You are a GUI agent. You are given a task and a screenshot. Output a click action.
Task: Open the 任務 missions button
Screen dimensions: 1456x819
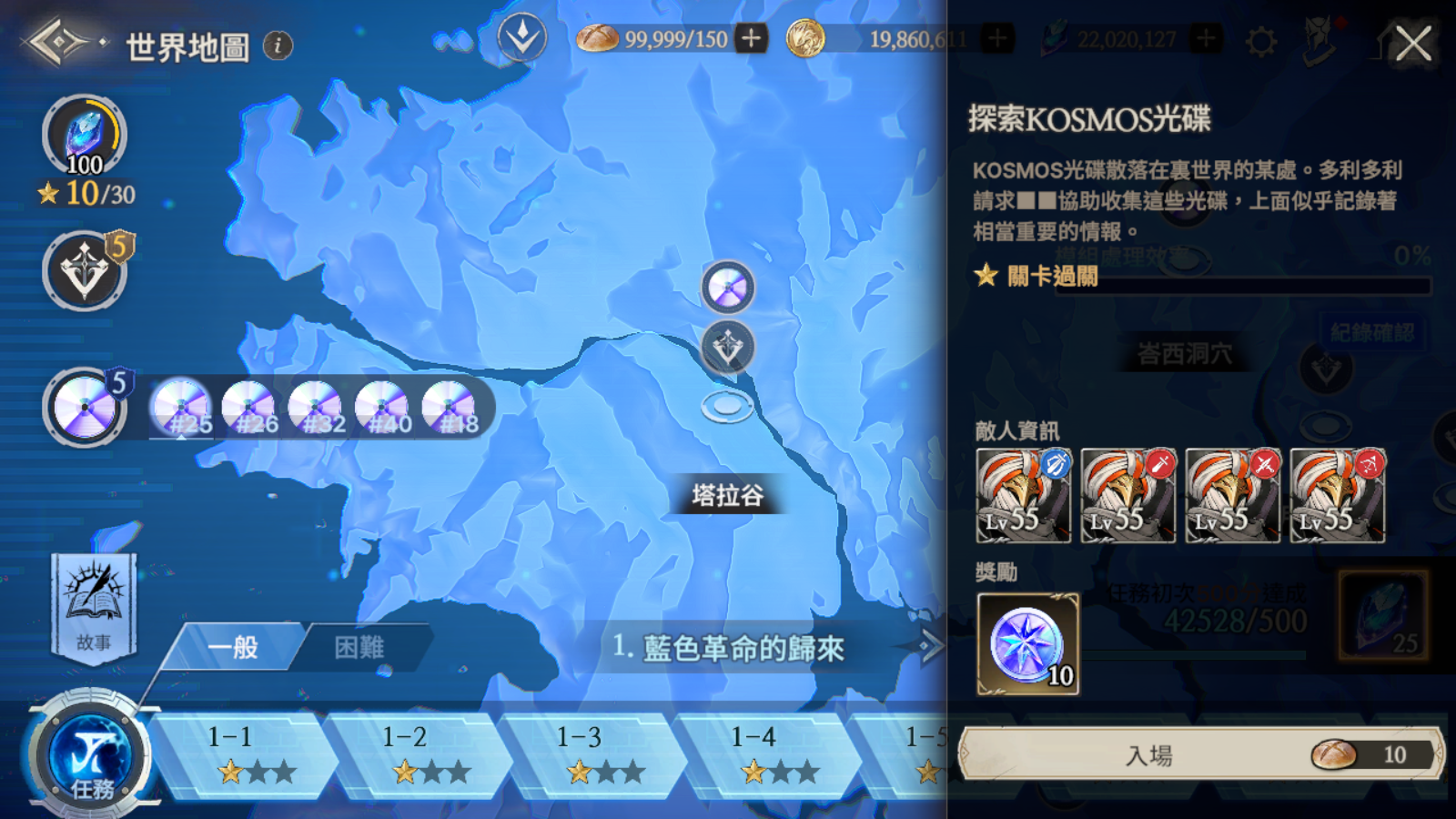point(90,755)
